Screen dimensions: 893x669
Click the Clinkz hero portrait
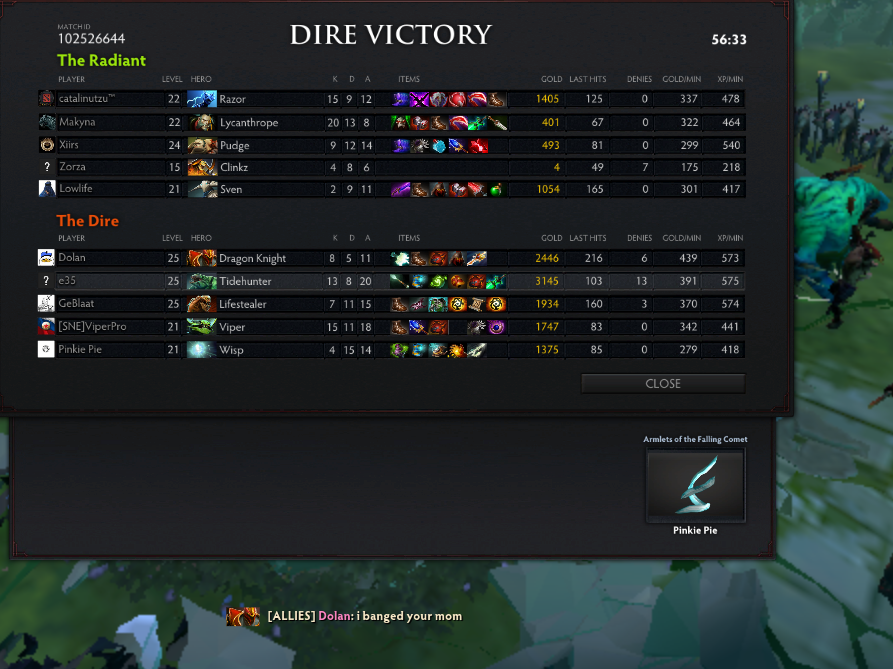[202, 167]
